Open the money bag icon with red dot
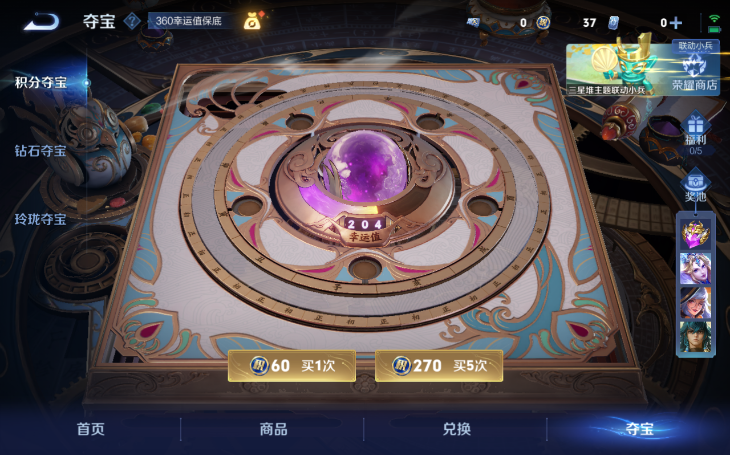Image resolution: width=730 pixels, height=455 pixels. pos(253,20)
